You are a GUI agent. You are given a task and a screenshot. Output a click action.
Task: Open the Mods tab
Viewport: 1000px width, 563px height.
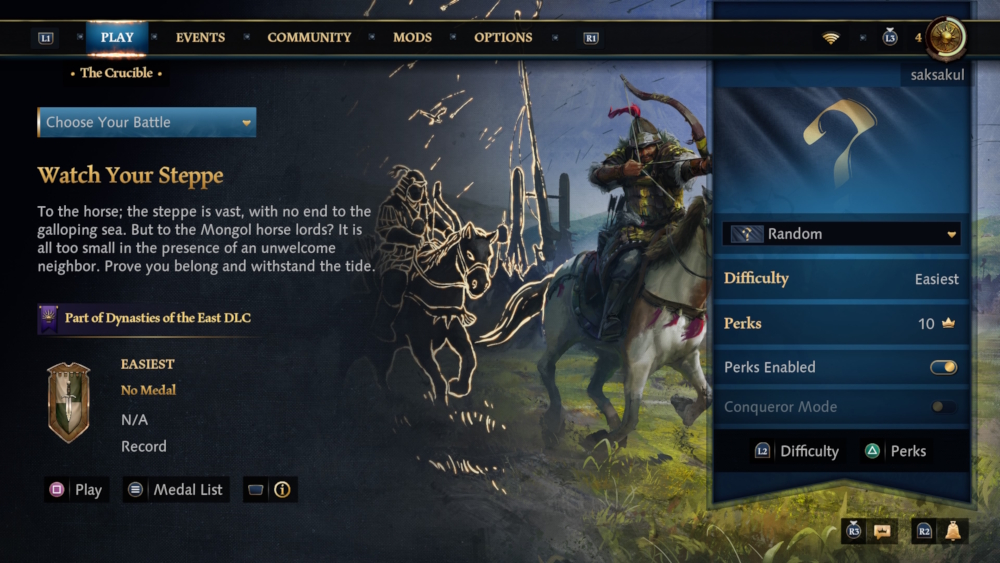412,38
